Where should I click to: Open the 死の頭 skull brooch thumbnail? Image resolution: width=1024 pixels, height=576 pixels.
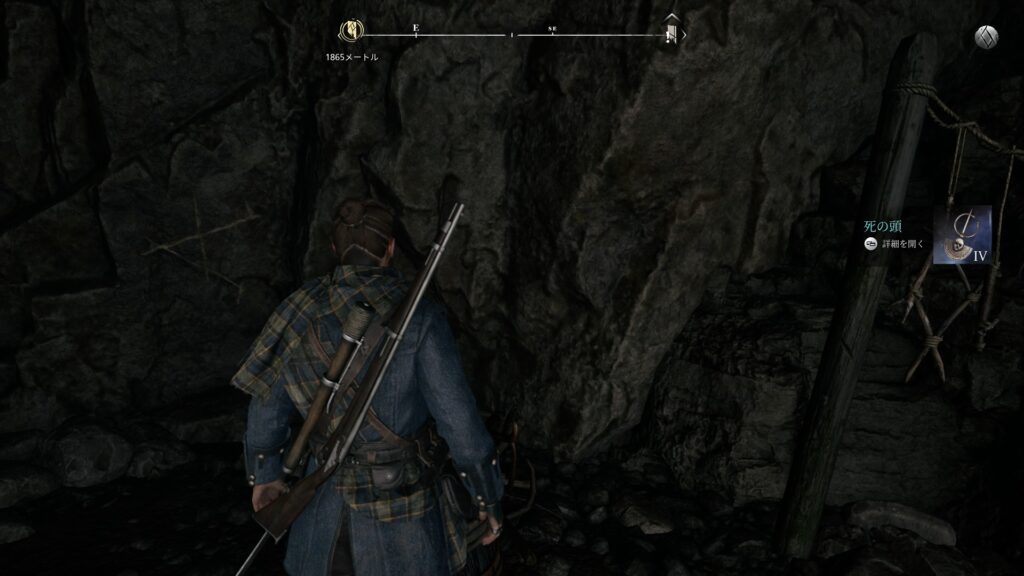pyautogui.click(x=962, y=234)
